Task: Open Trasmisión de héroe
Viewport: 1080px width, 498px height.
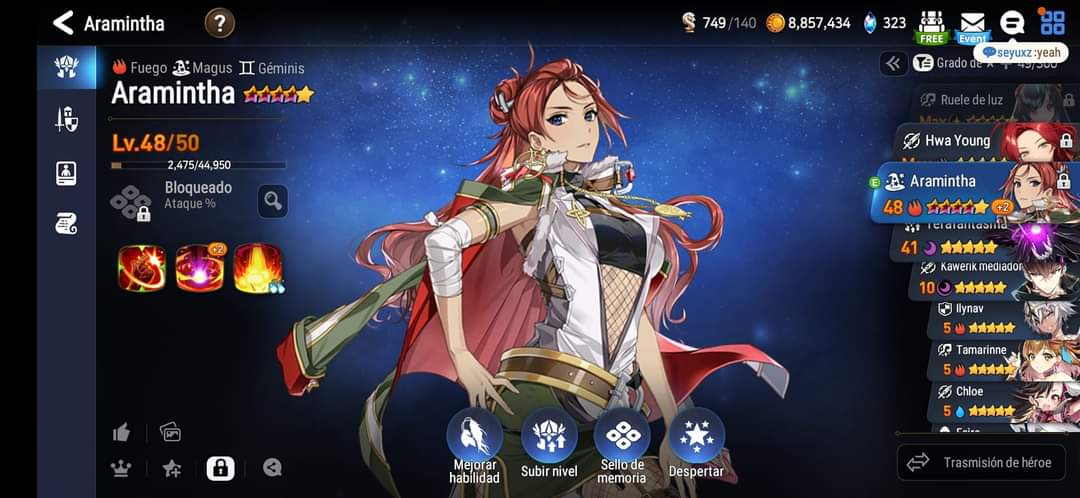Action: click(x=979, y=462)
